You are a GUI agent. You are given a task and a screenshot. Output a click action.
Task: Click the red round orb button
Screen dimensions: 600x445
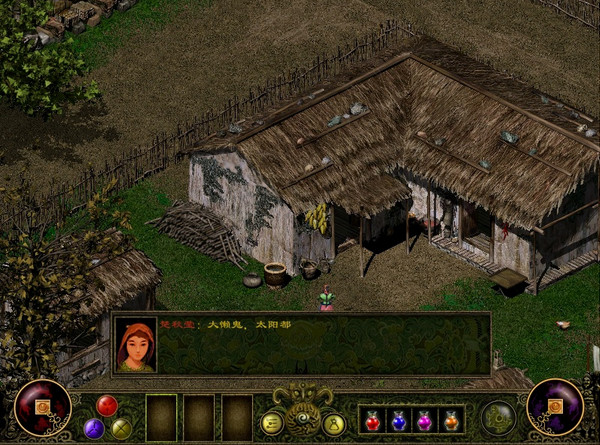tap(107, 405)
